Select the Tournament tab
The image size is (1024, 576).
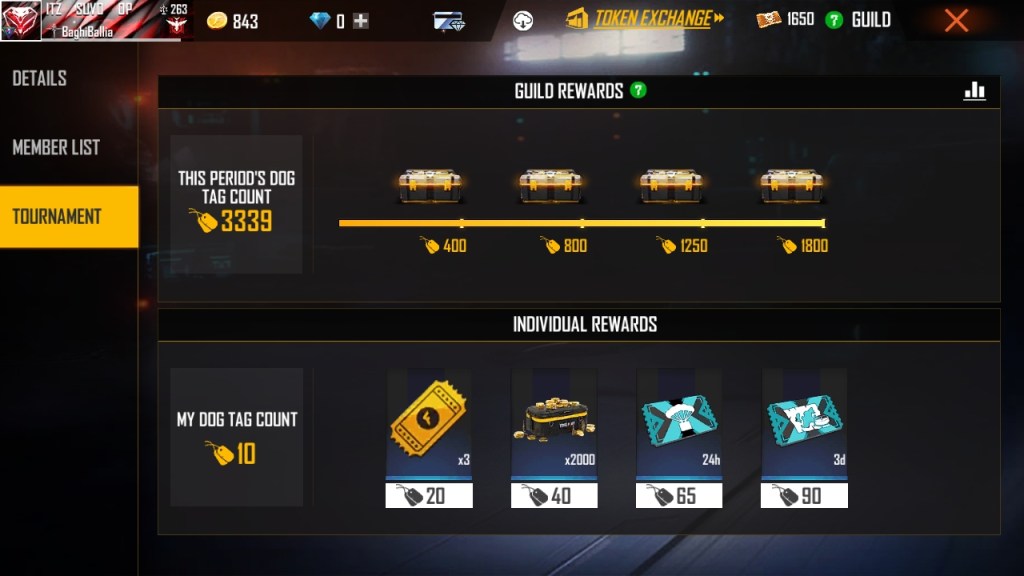(58, 216)
